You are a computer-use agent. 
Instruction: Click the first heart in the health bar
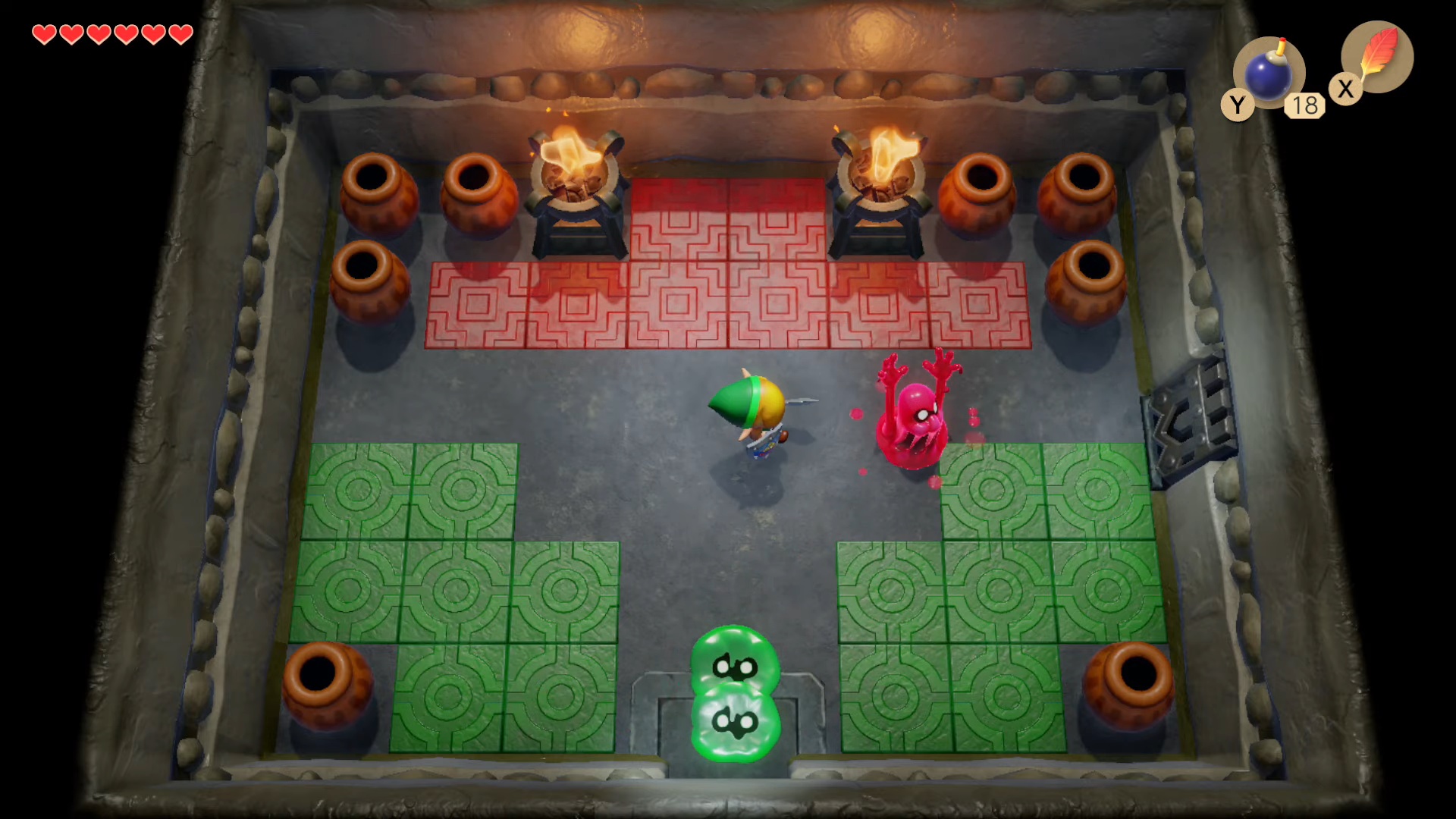43,33
